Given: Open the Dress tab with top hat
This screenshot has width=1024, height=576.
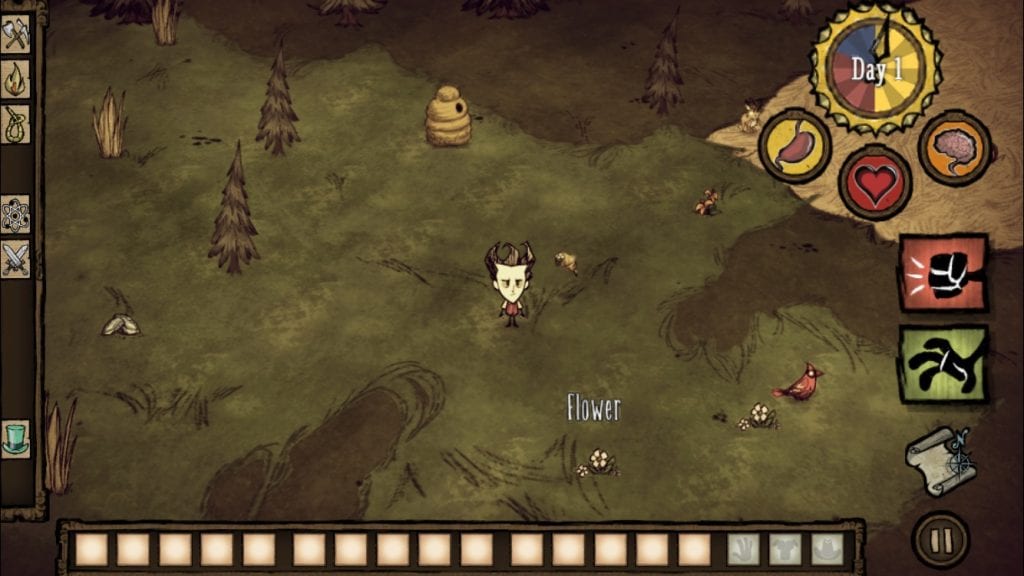Looking at the screenshot, I should tap(16, 437).
